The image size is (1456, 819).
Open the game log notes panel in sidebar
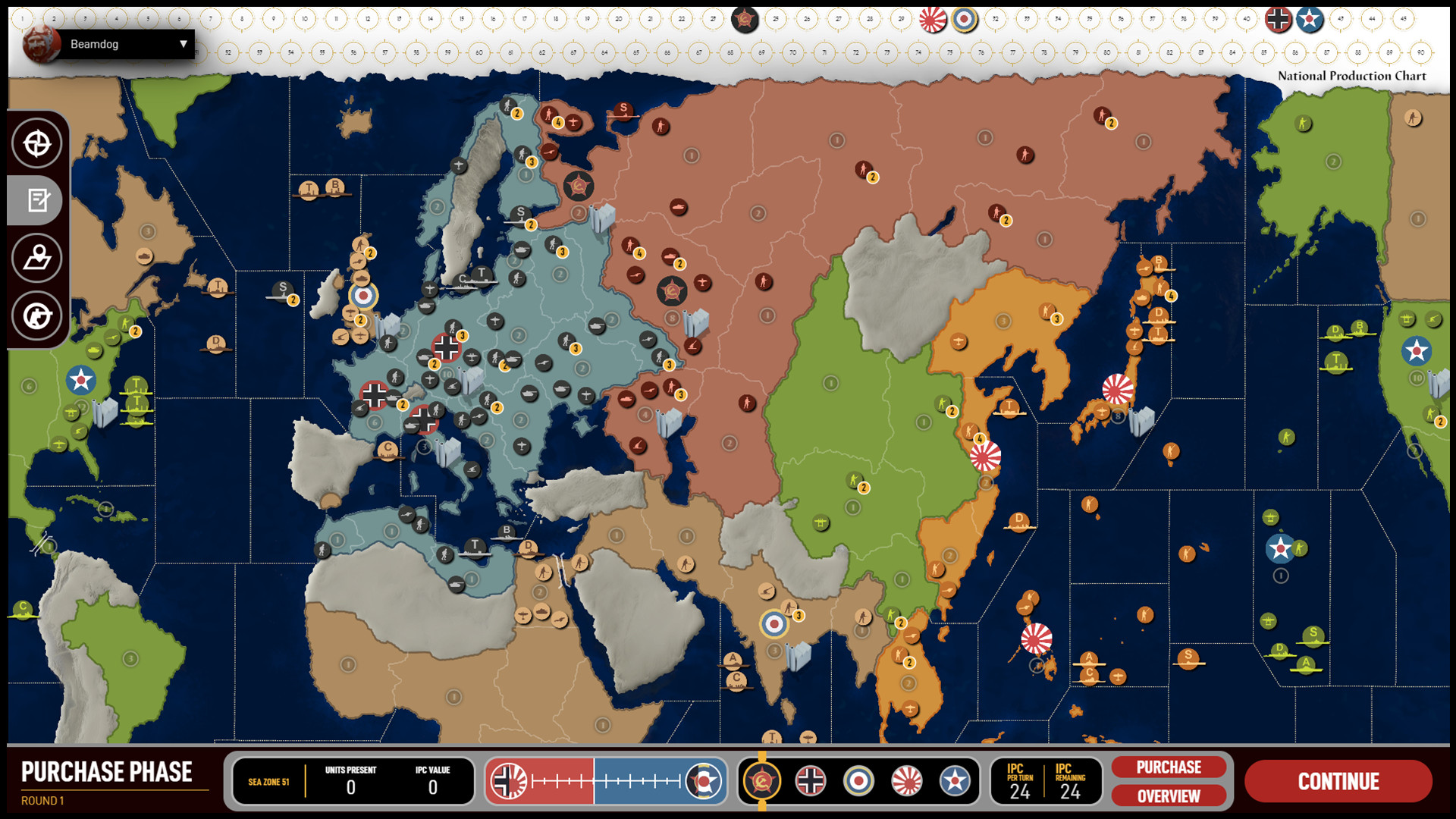(36, 200)
